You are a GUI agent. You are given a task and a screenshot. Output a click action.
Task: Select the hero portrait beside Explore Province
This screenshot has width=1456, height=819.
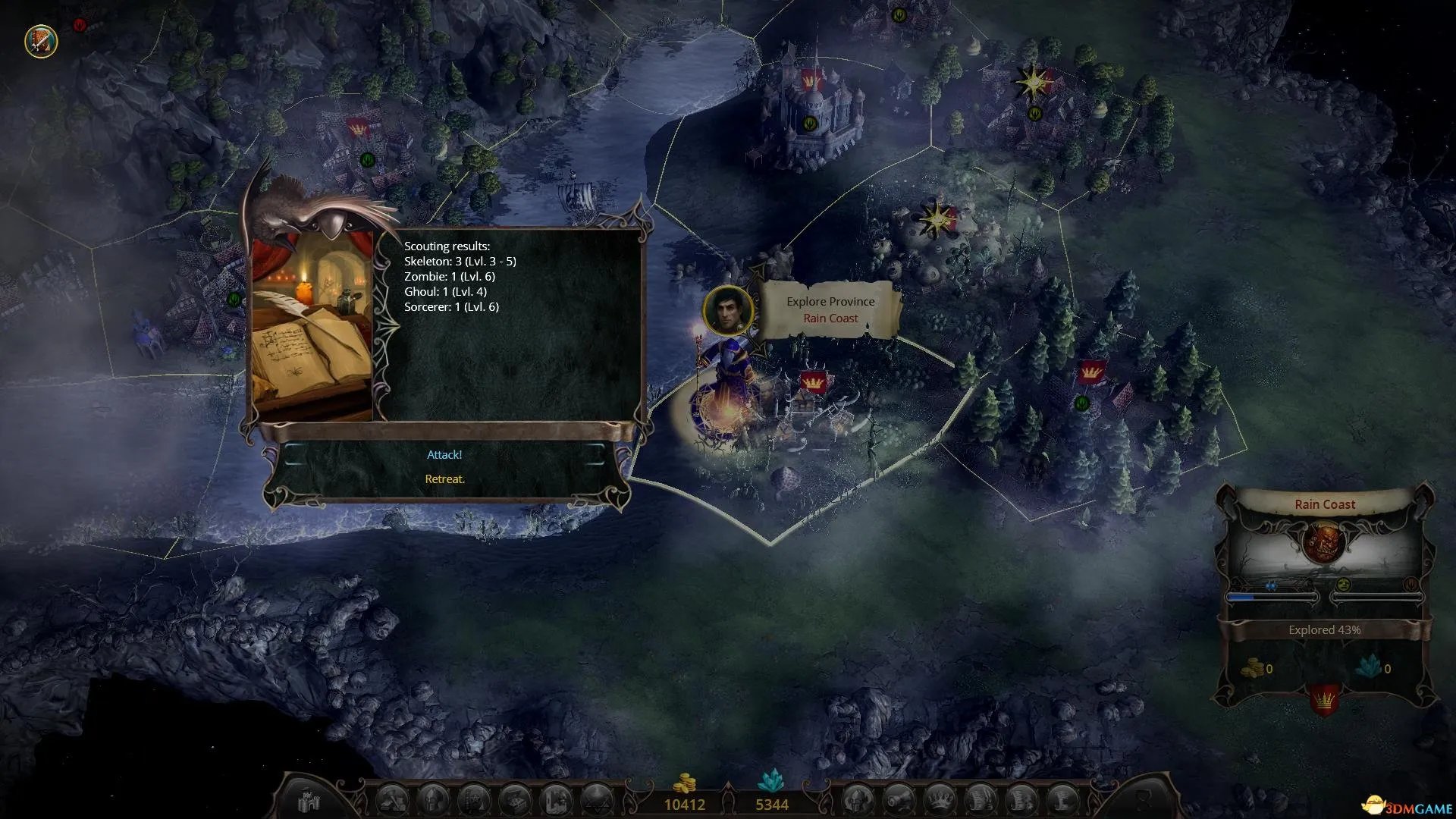pyautogui.click(x=728, y=310)
